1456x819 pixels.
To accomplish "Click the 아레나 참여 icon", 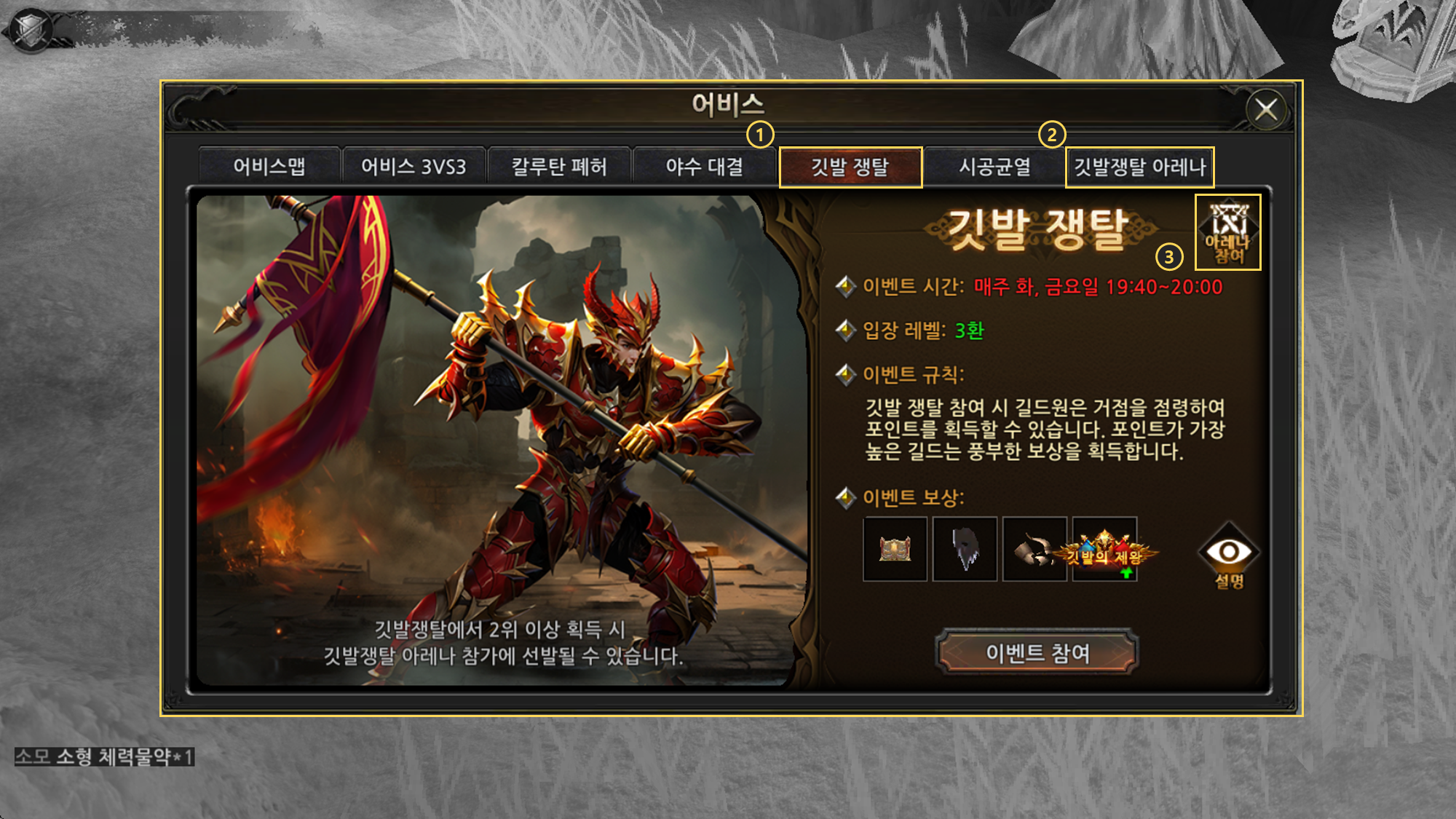I will (x=1228, y=232).
